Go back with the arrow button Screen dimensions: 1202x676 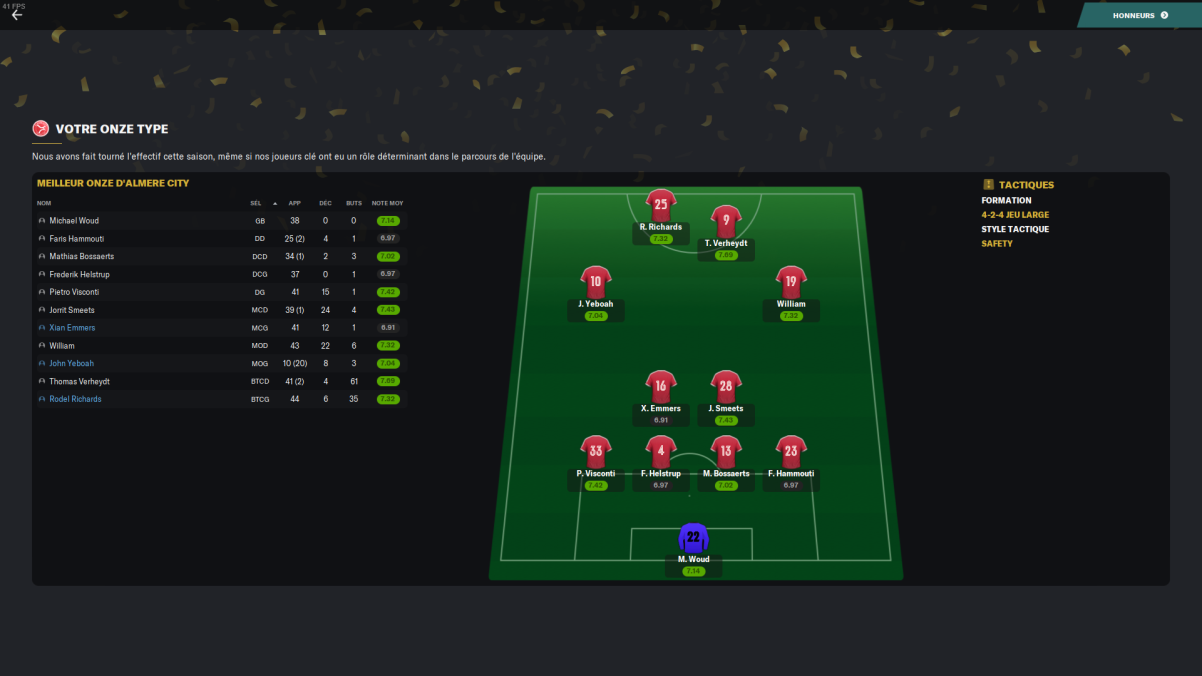point(17,15)
